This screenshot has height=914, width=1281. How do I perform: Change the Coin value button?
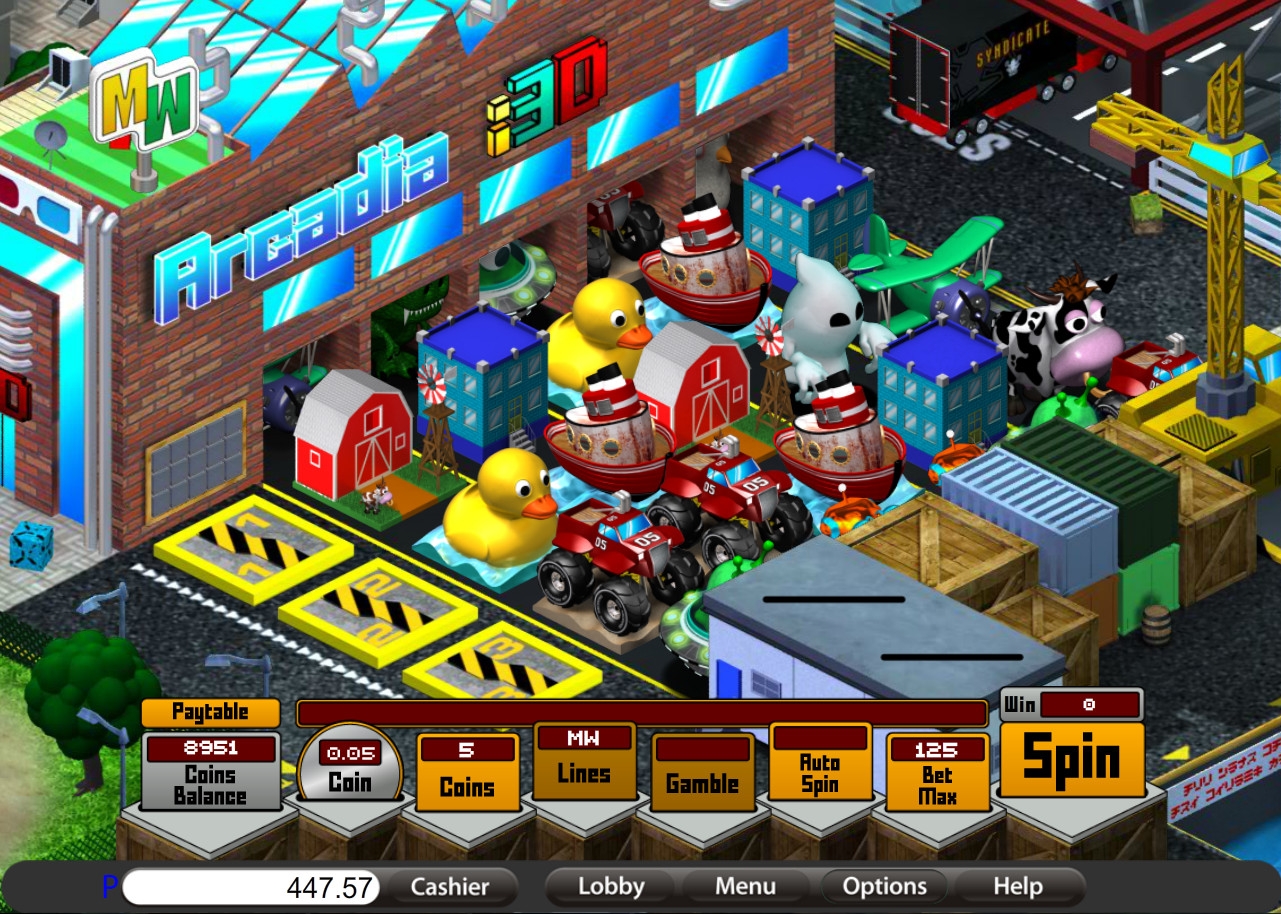tap(350, 781)
